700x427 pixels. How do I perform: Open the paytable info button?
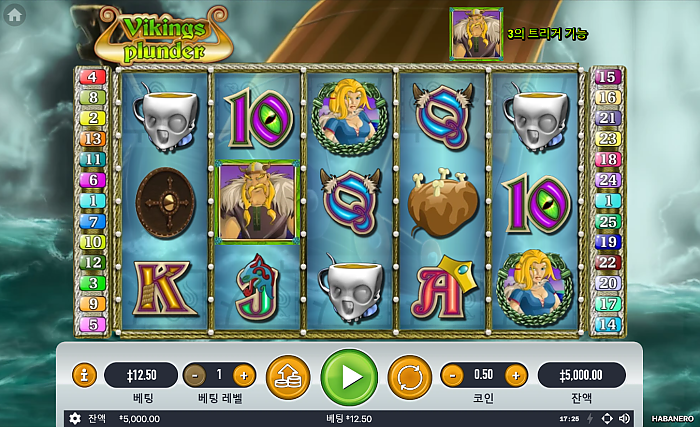85,376
